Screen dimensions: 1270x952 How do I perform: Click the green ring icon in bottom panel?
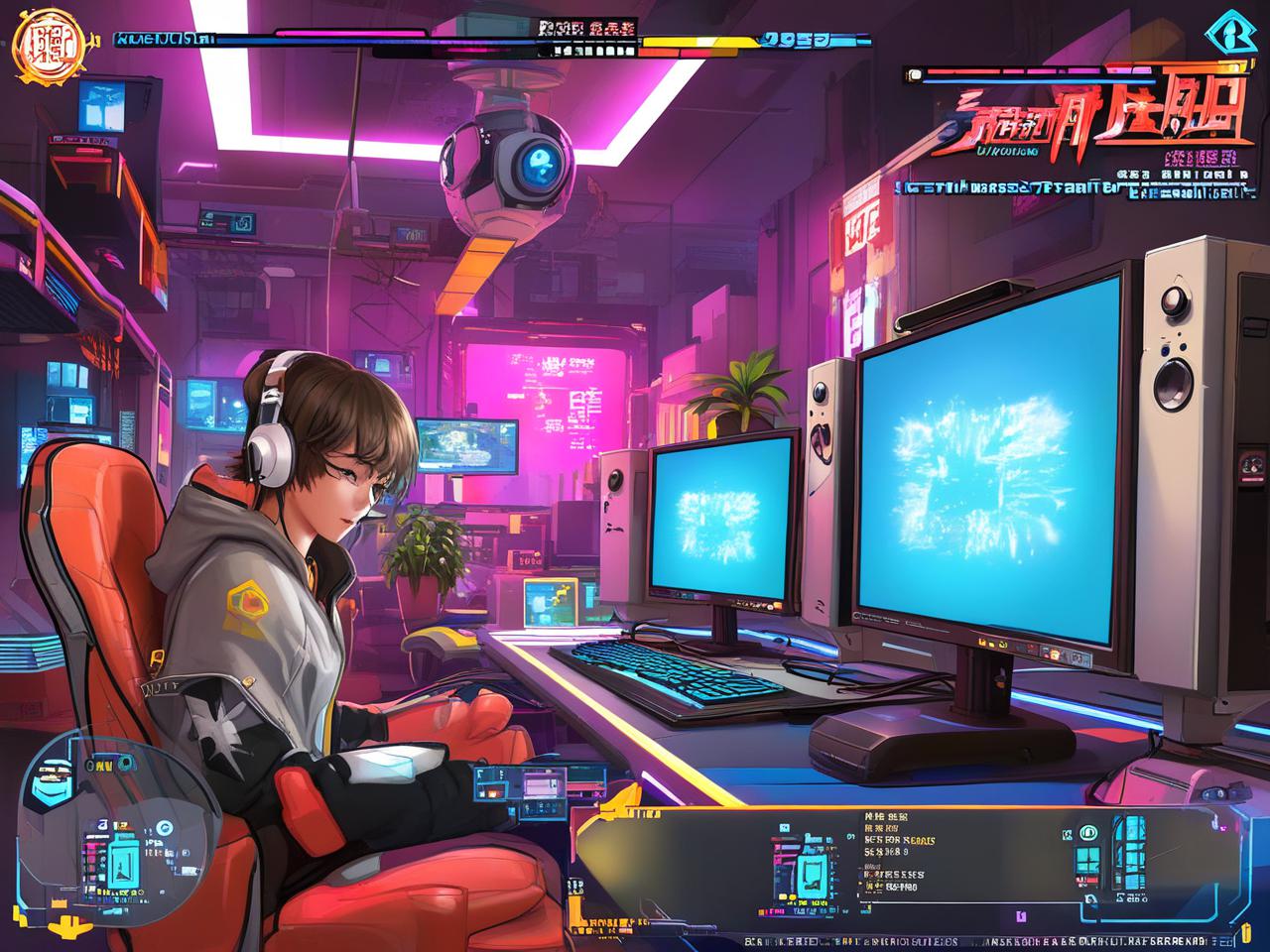[x=1088, y=833]
